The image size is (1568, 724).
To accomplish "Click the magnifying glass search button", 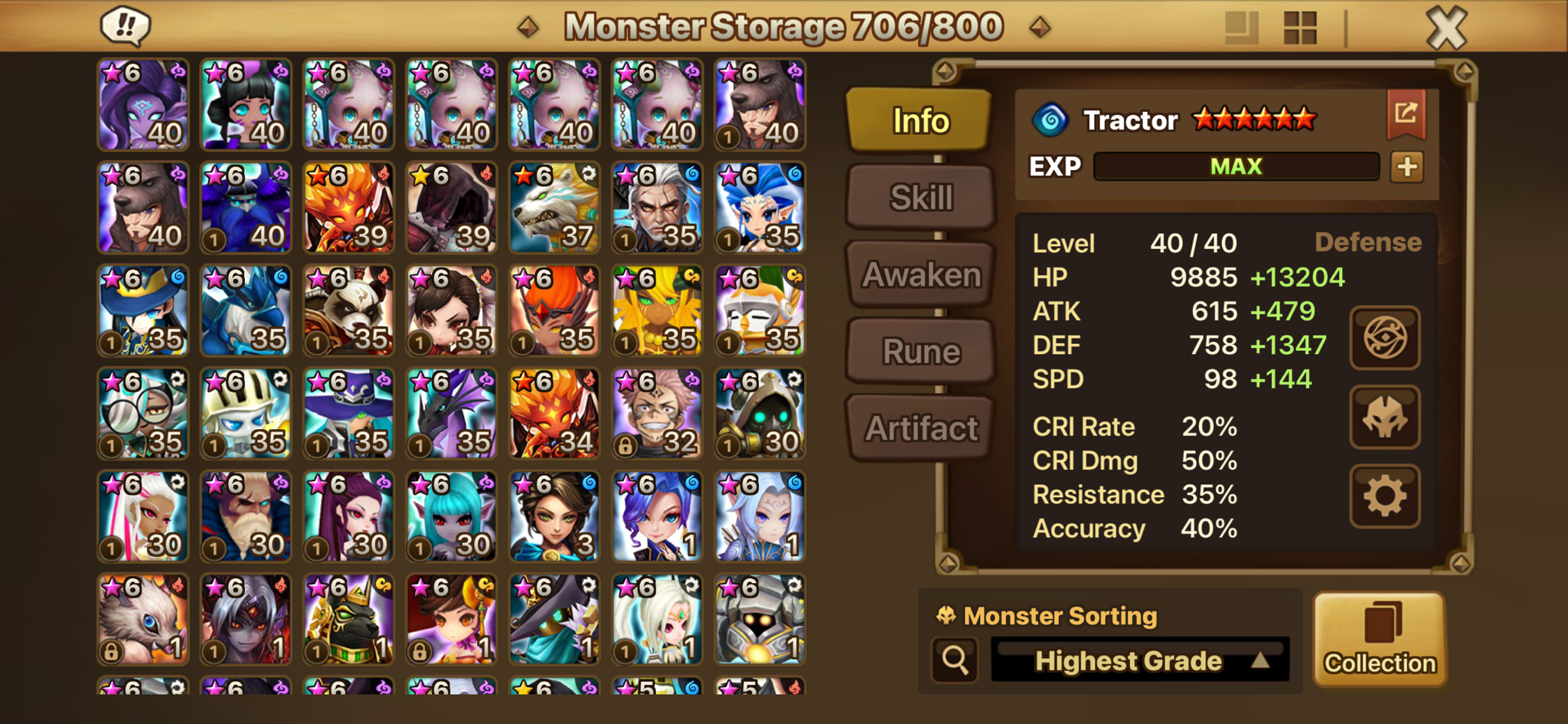I will [955, 660].
